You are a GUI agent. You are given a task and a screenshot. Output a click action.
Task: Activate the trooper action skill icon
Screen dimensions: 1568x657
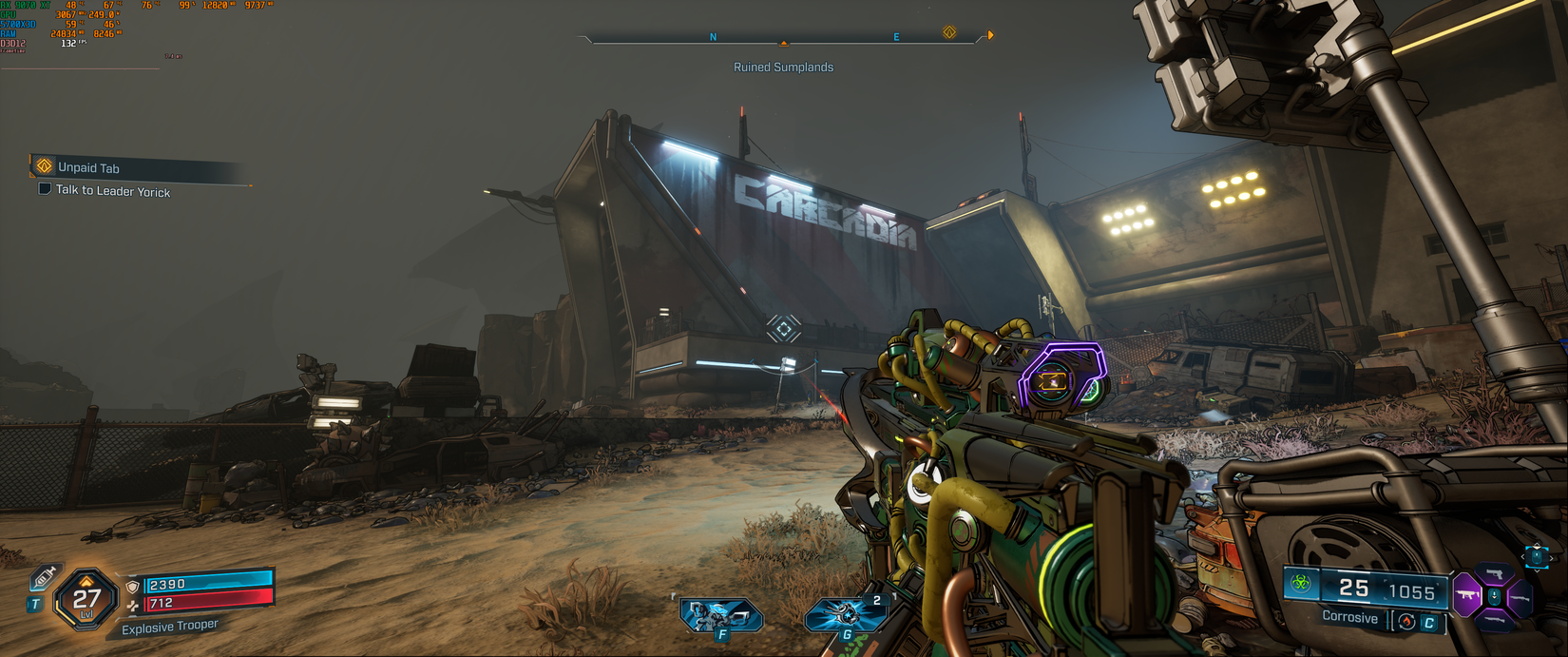[x=720, y=616]
